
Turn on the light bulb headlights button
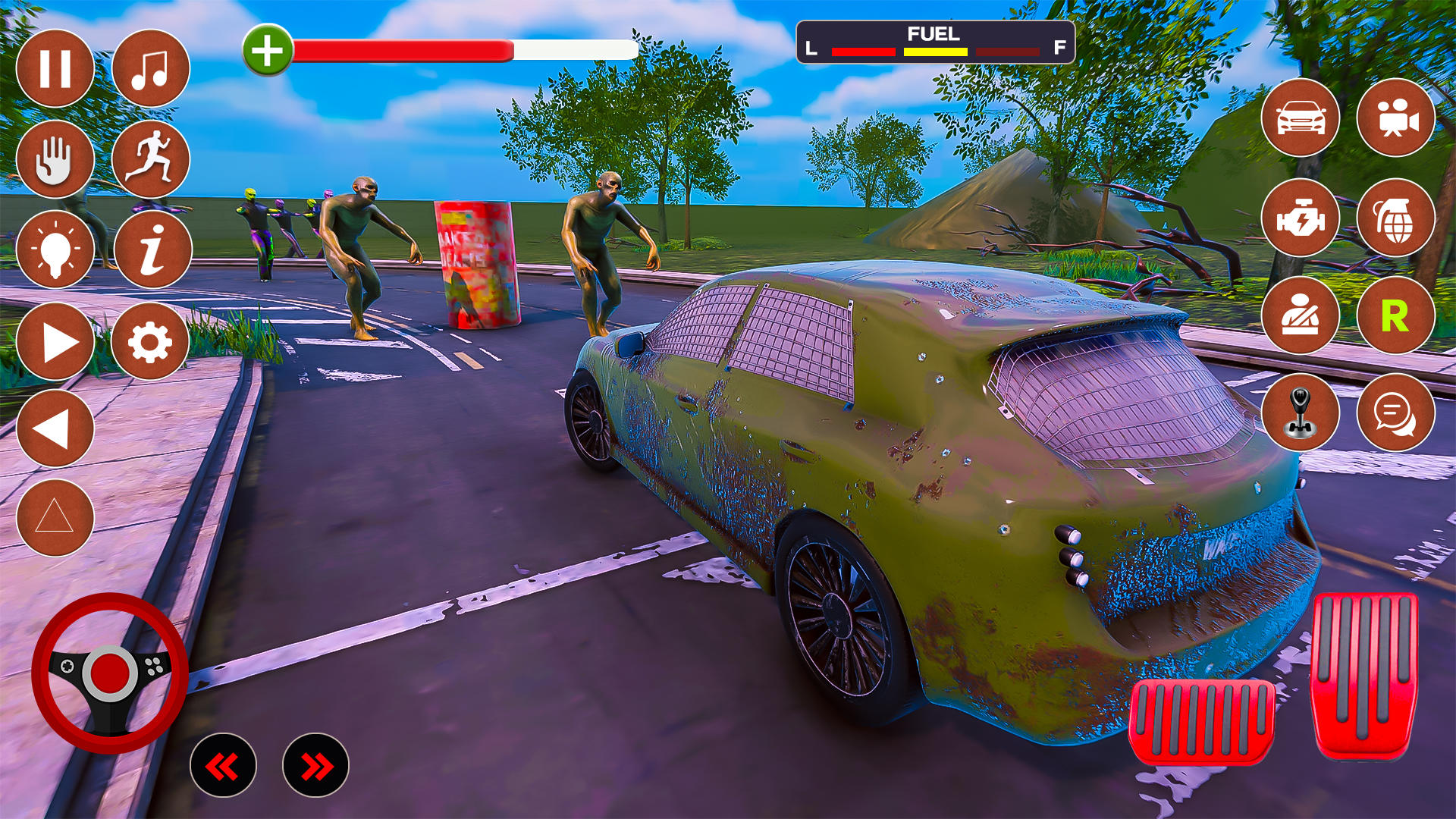coord(55,249)
